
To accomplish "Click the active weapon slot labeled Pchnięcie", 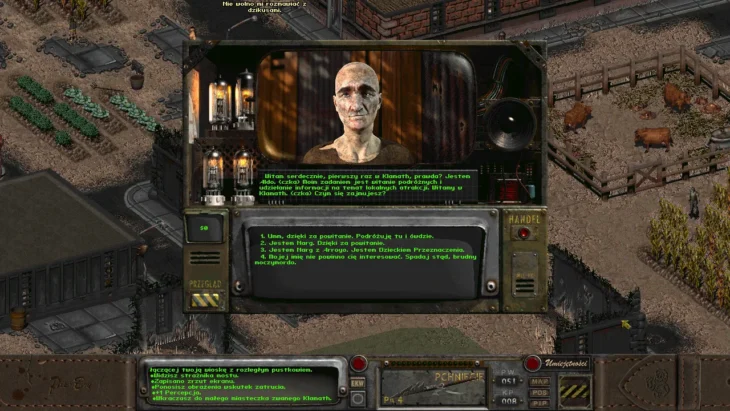I will pyautogui.click(x=433, y=384).
